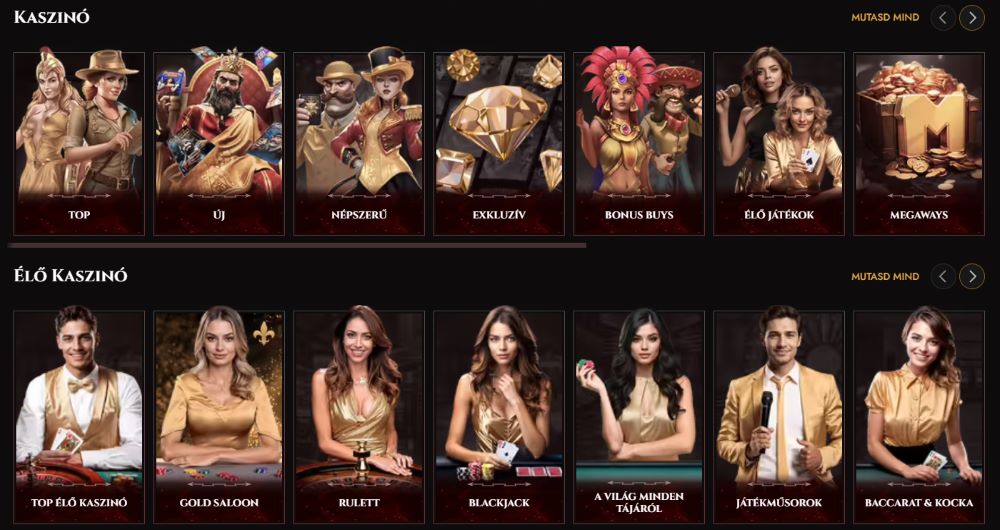Select the BONUS BUYS category
This screenshot has height=530, width=1000.
639,144
